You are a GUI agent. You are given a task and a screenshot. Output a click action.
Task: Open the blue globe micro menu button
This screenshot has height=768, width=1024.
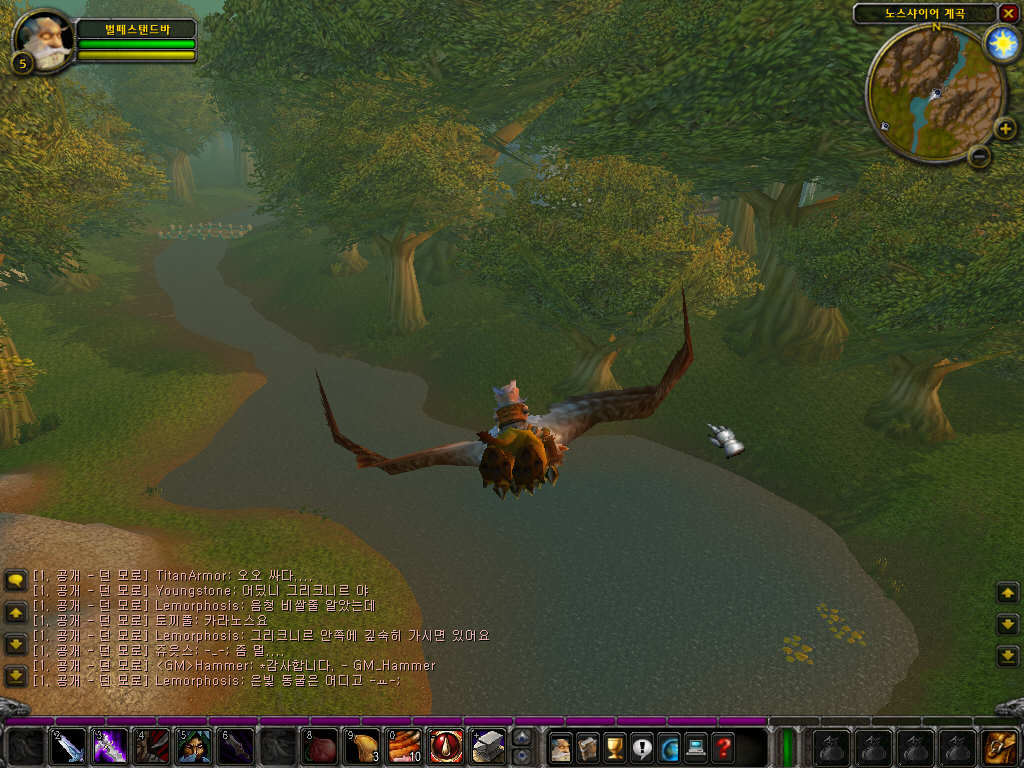[669, 747]
